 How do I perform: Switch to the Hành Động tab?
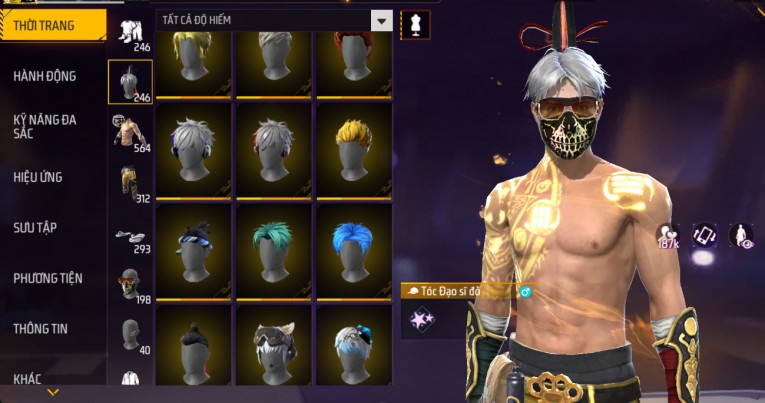(x=45, y=76)
